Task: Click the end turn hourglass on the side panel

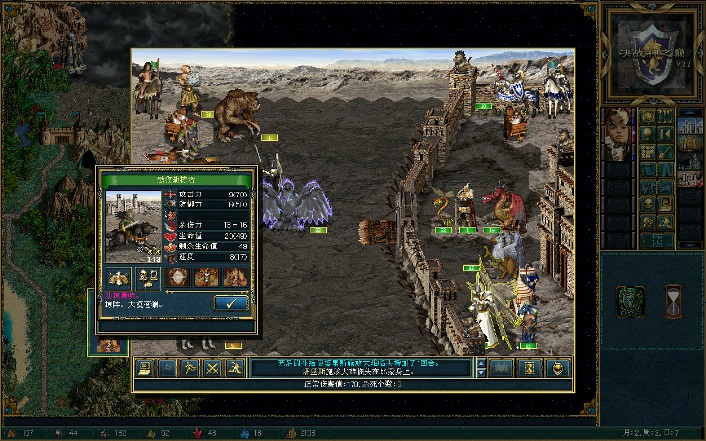Action: (673, 298)
